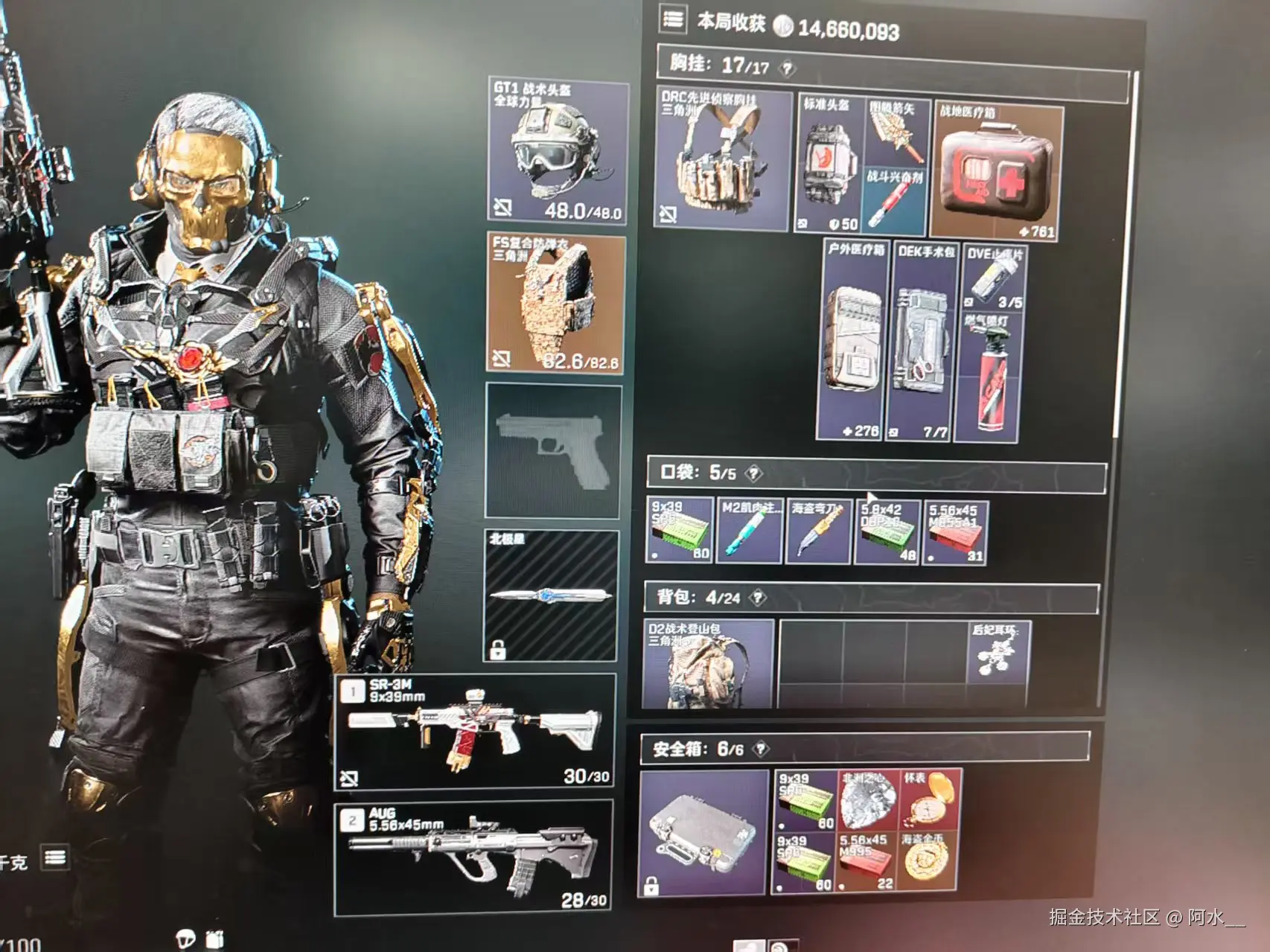1270x952 pixels.
Task: Select the 战斗兴奋剂 stimulant injector
Action: tap(894, 199)
